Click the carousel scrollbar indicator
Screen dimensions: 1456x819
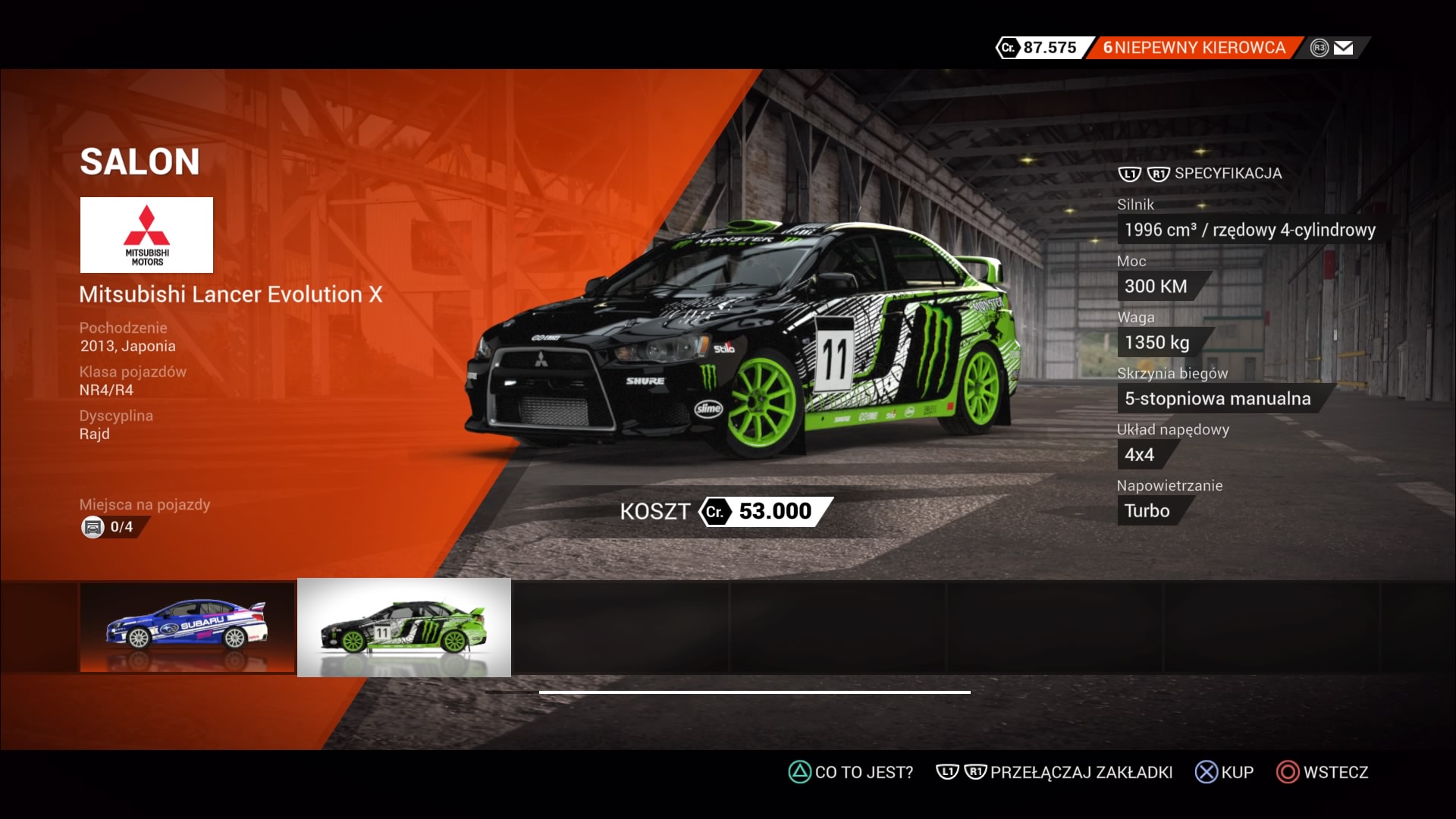(x=755, y=692)
